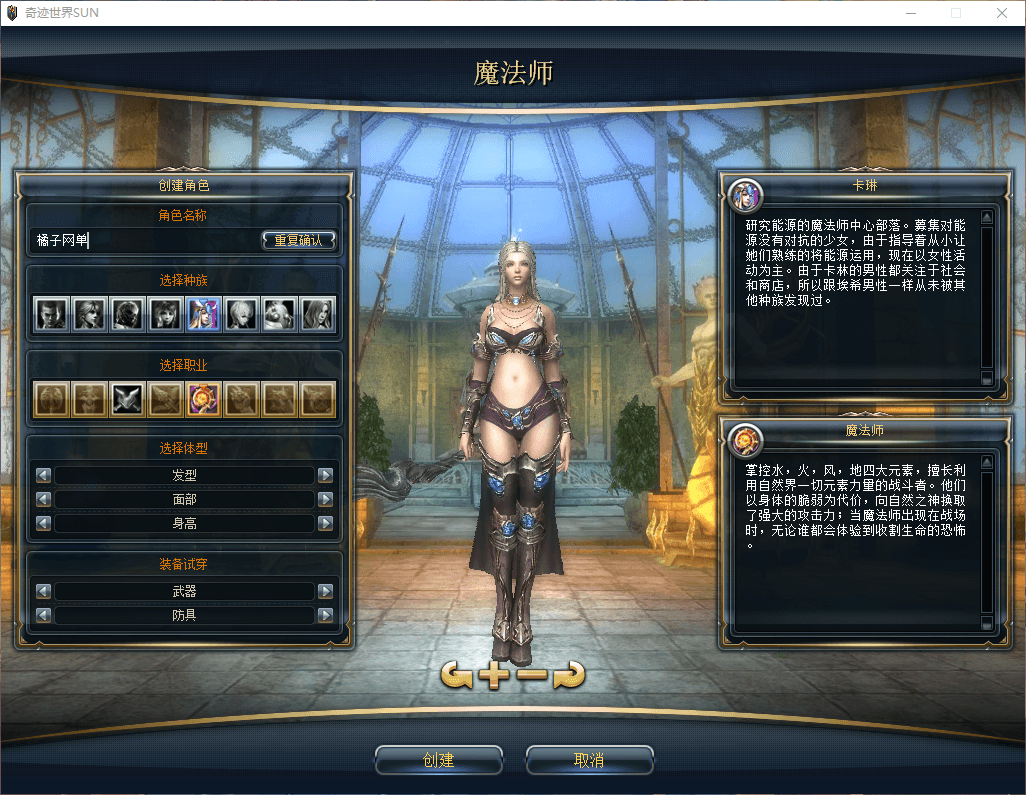Image resolution: width=1026 pixels, height=795 pixels.
Task: Rotate character with the left curved arrow
Action: 457,675
